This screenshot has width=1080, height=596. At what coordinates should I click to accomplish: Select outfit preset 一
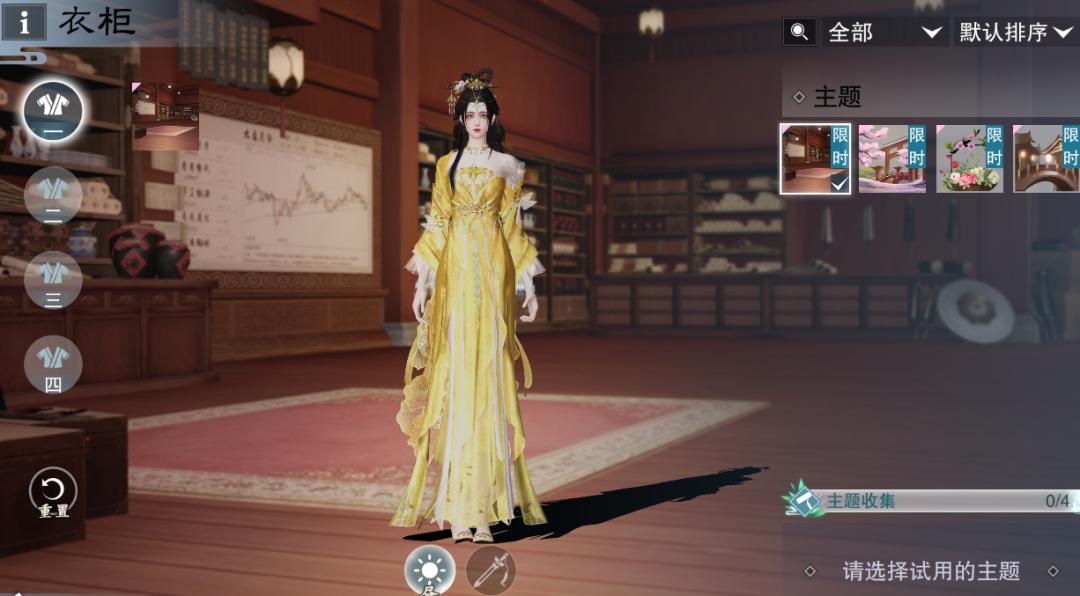[x=53, y=111]
